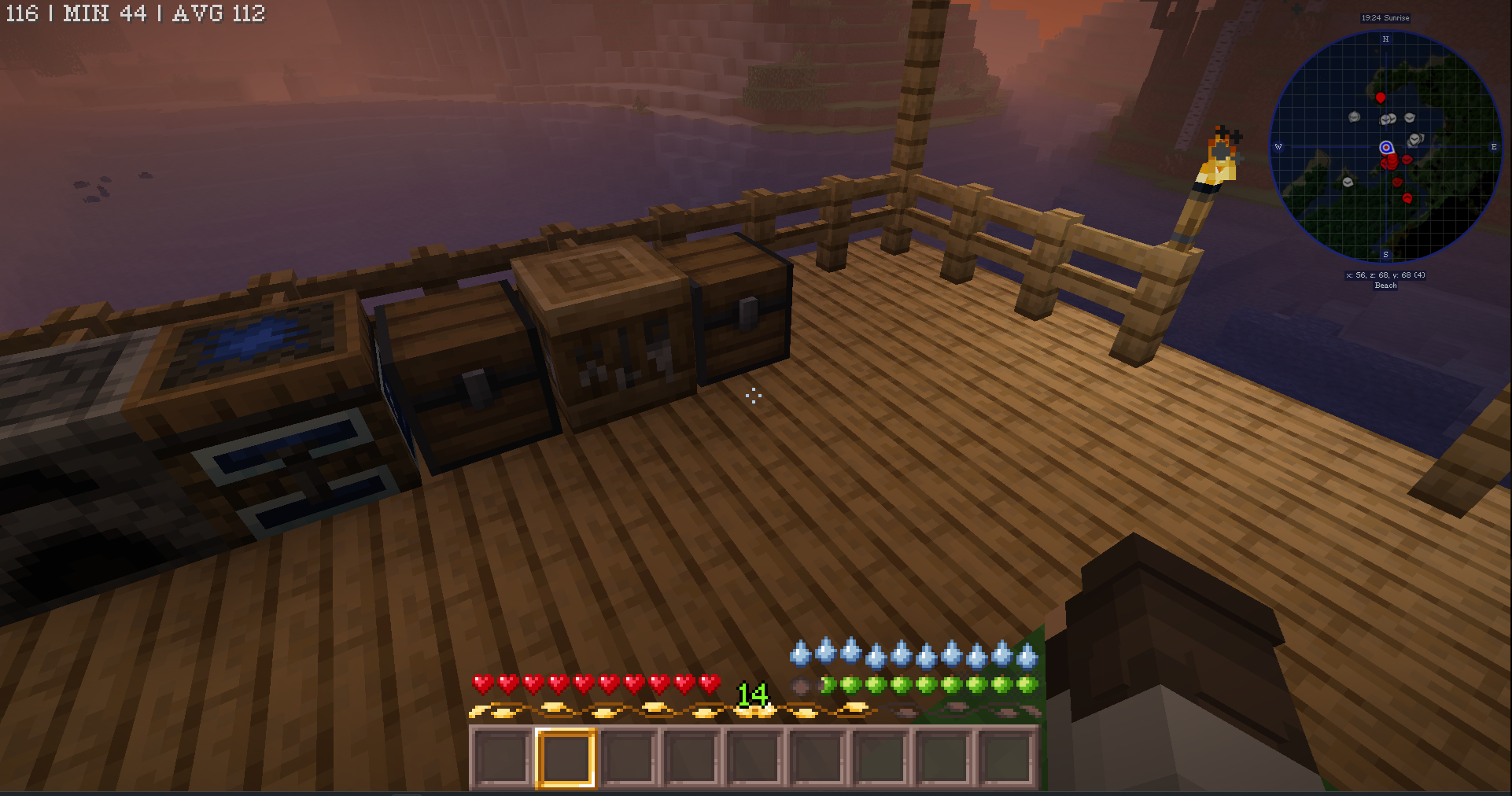The width and height of the screenshot is (1512, 796).
Task: Click the S compass marker on minimap
Action: tap(1386, 254)
